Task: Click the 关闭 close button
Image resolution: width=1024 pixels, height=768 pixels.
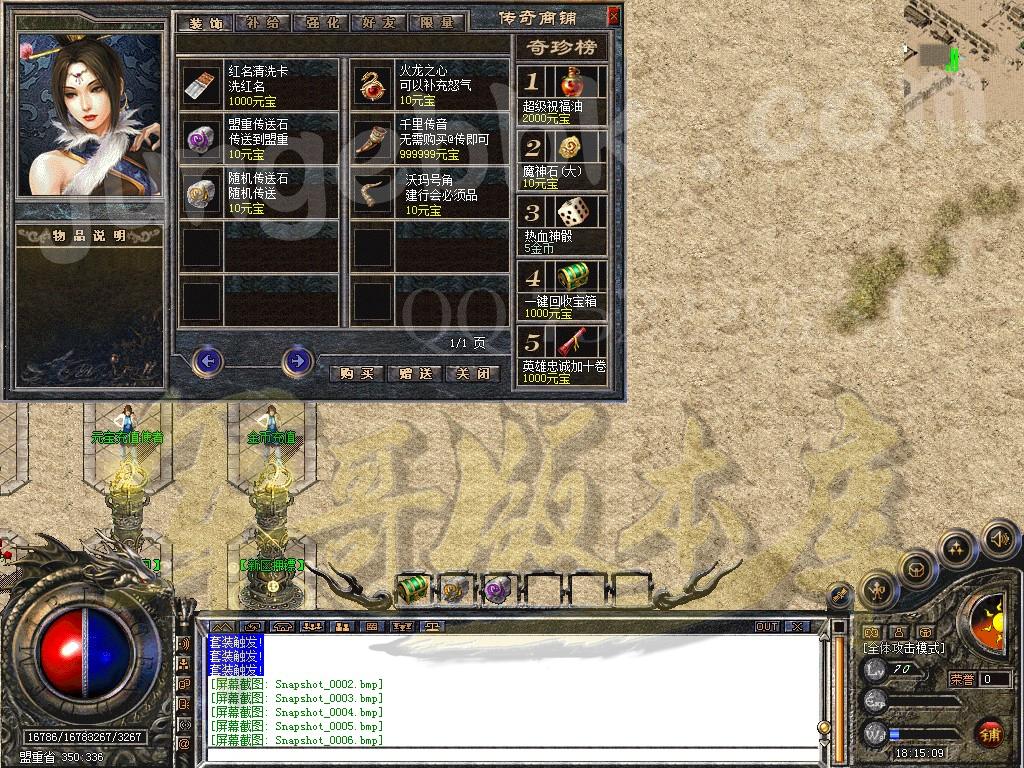Action: (x=471, y=373)
